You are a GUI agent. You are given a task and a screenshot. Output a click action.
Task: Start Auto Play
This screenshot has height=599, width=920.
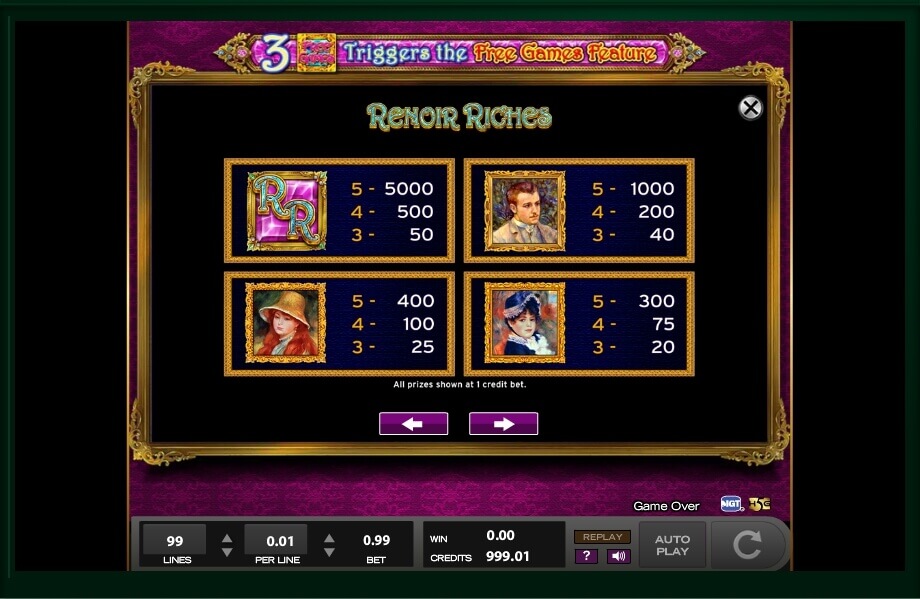coord(672,545)
